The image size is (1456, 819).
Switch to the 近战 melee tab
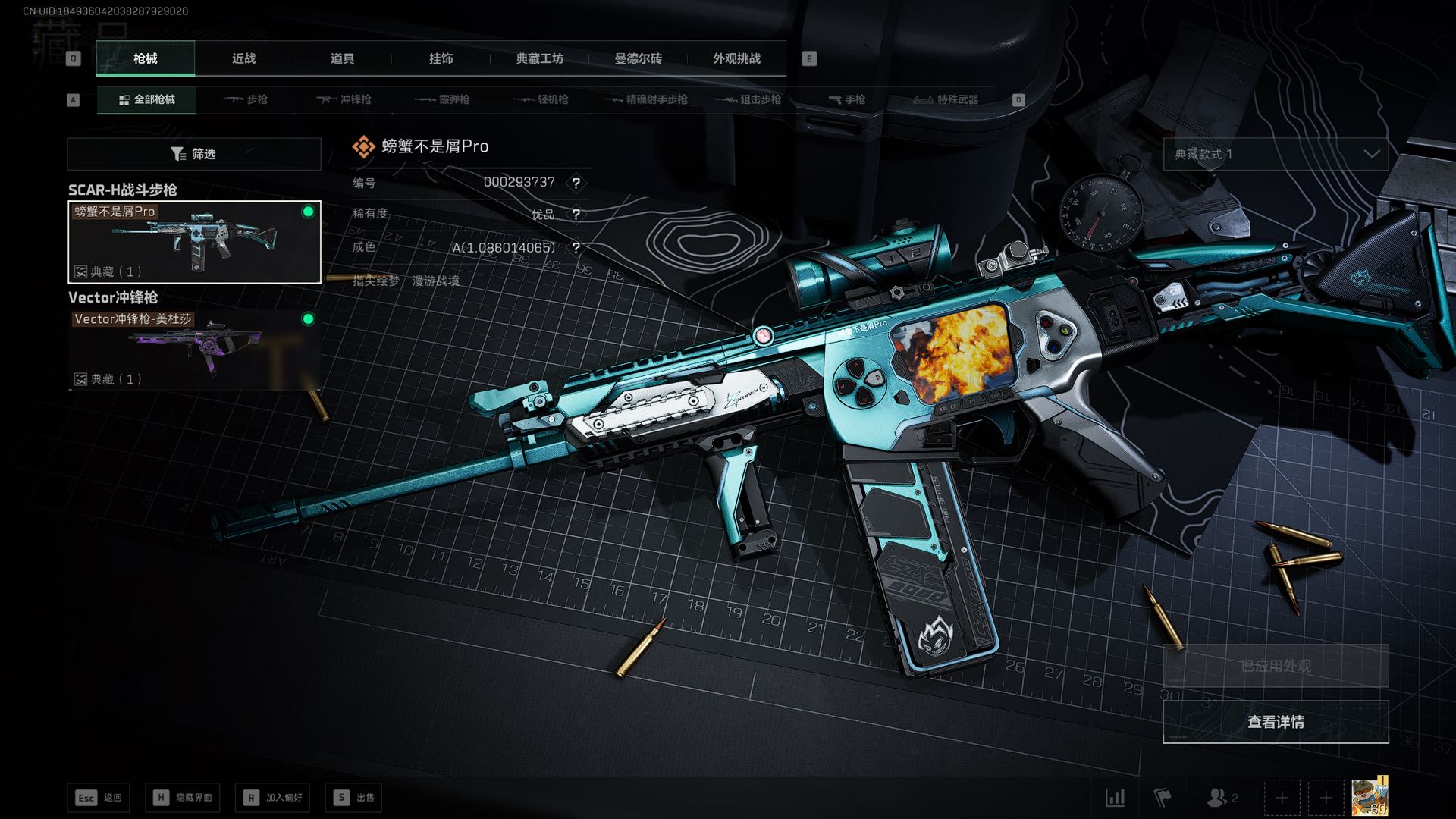click(243, 58)
